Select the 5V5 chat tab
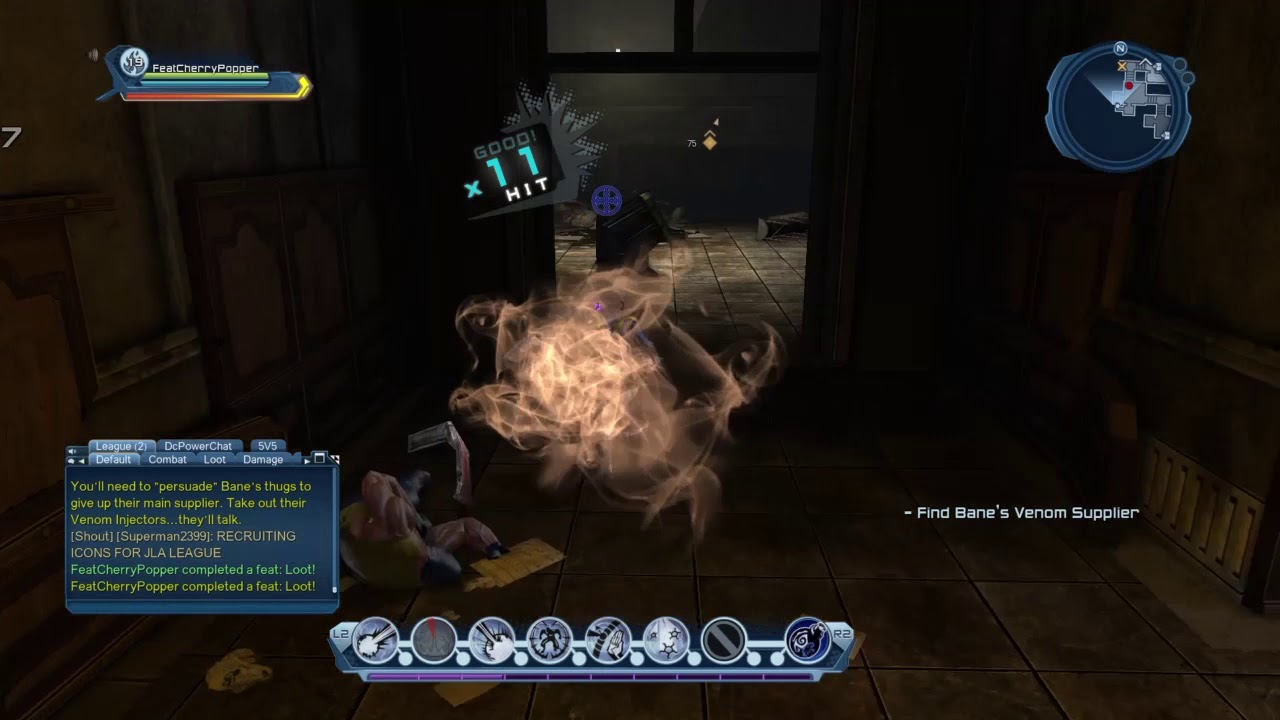This screenshot has width=1280, height=720. [x=267, y=446]
